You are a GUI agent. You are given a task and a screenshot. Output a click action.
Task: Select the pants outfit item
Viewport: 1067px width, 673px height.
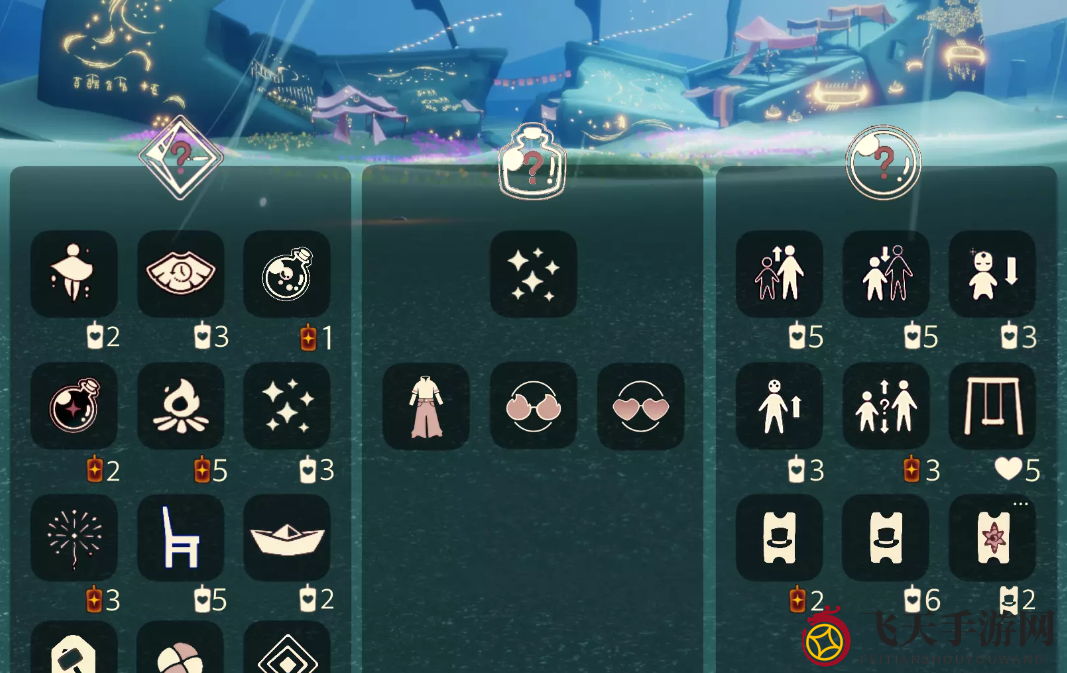pyautogui.click(x=426, y=405)
